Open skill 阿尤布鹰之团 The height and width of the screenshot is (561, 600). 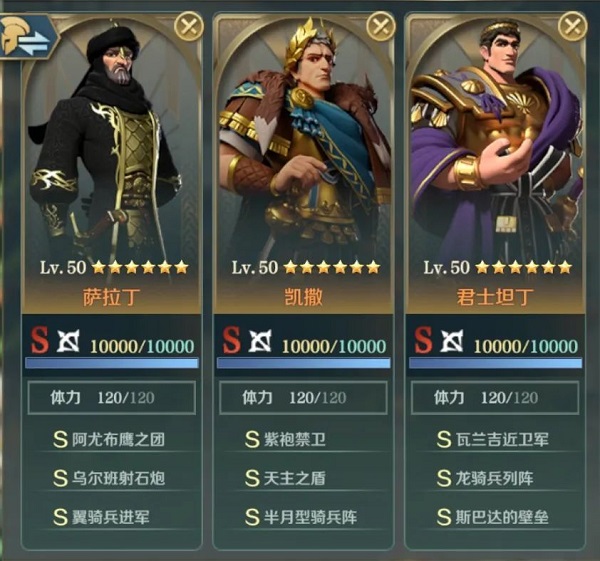click(x=110, y=438)
